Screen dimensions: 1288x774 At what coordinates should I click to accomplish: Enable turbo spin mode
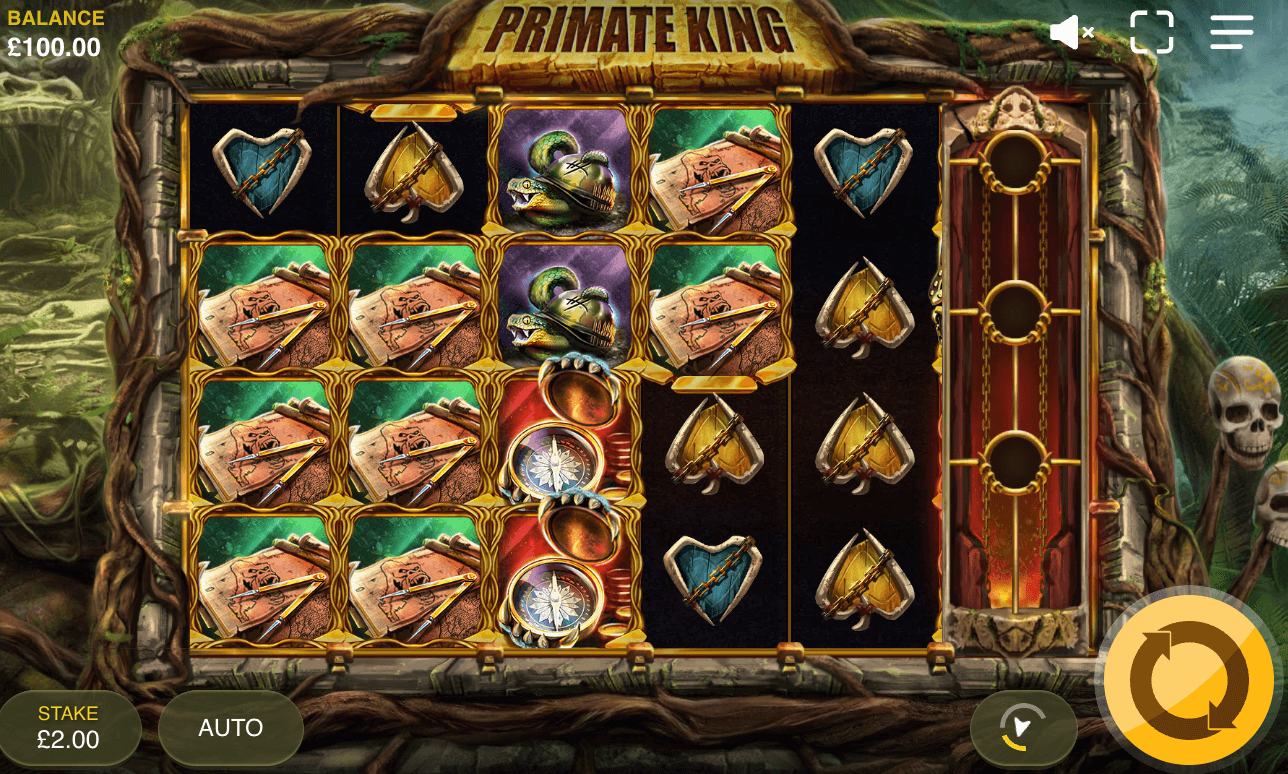[x=1022, y=727]
